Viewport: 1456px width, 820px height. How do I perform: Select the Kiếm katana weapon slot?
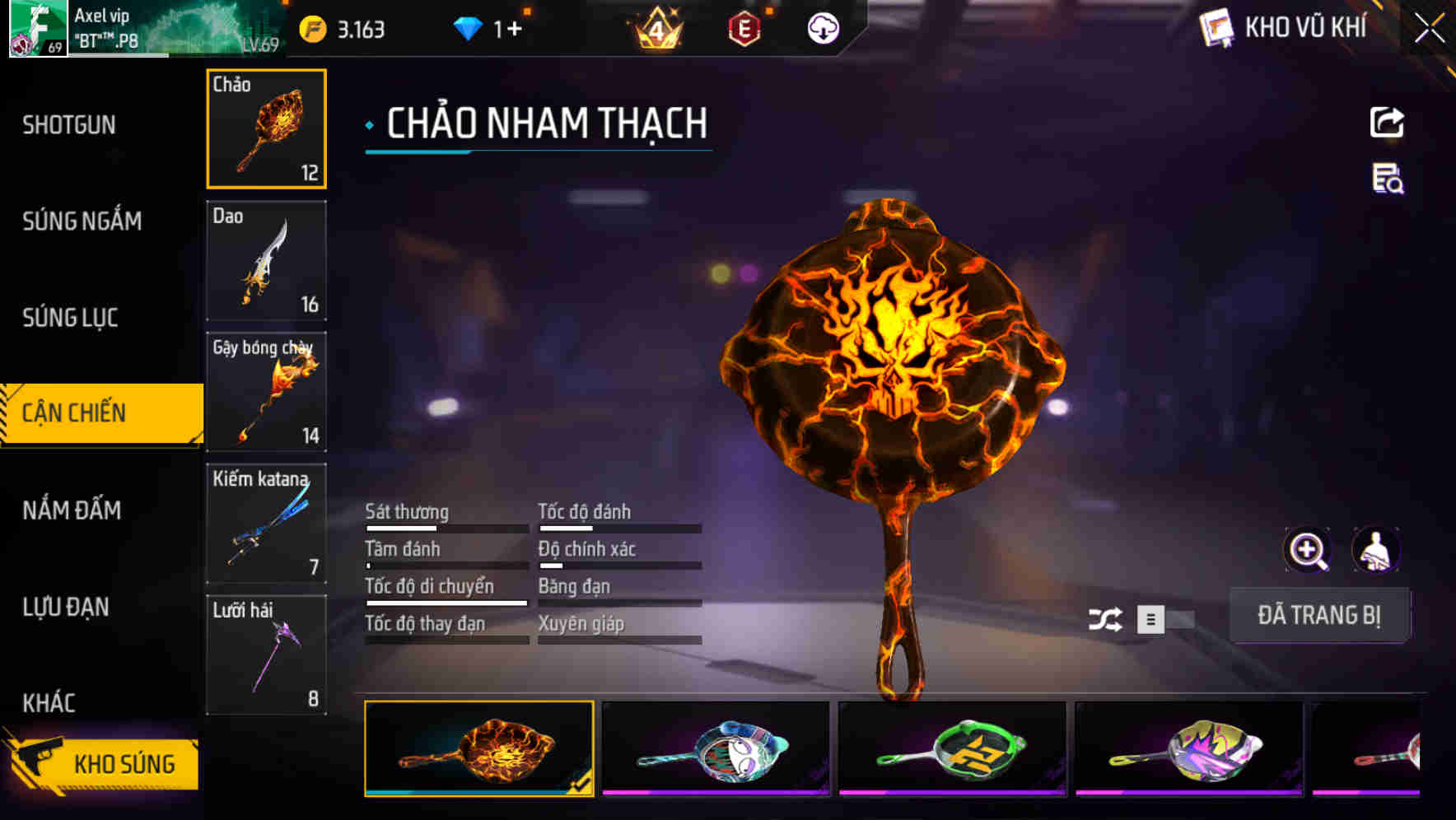pos(266,522)
